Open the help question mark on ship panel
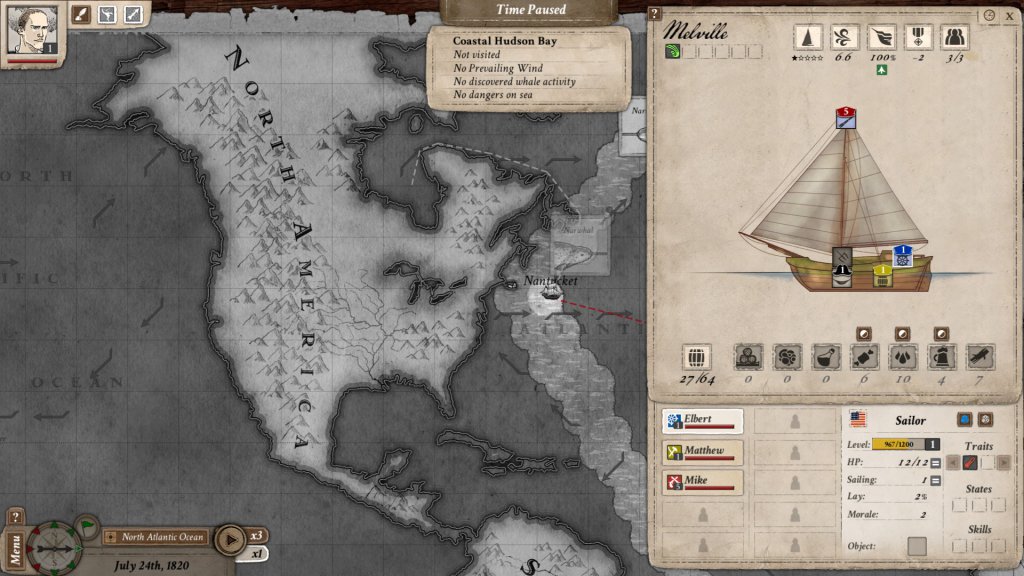Viewport: 1024px width, 576px height. 654,14
